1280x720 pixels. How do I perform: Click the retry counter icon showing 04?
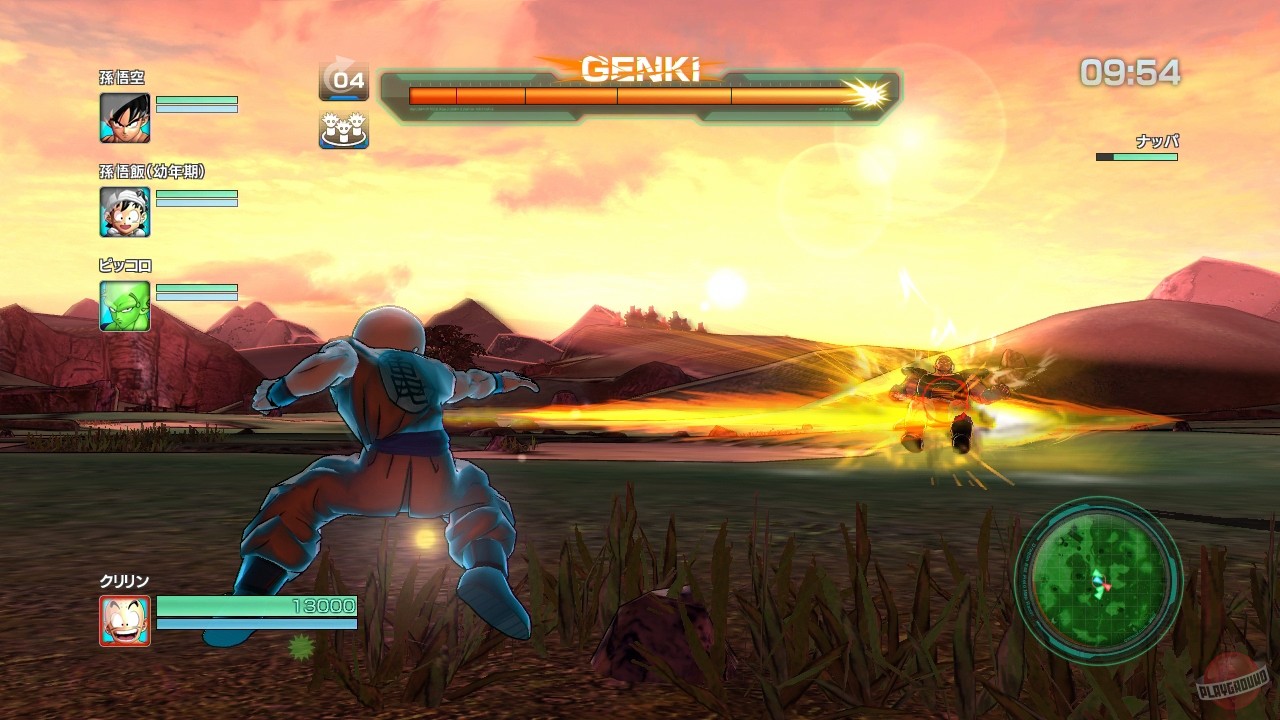344,80
